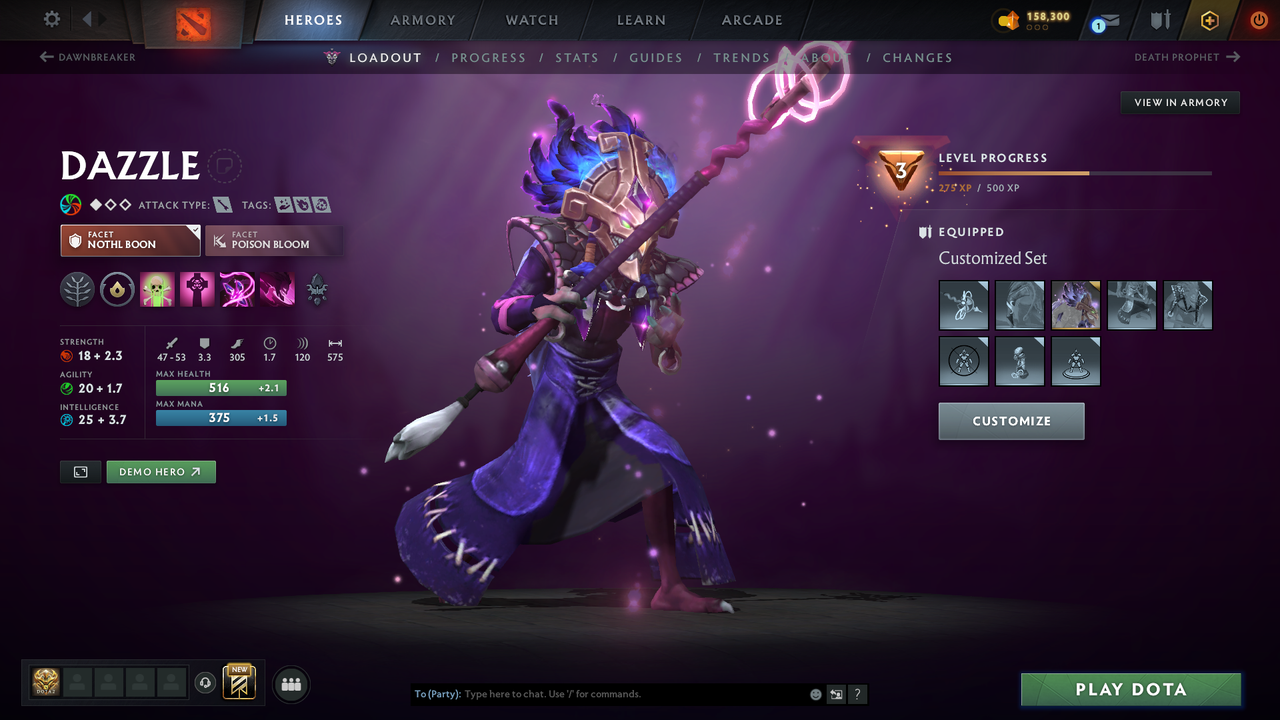This screenshot has width=1280, height=720.
Task: Open the ARCADE menu item
Action: click(x=751, y=20)
